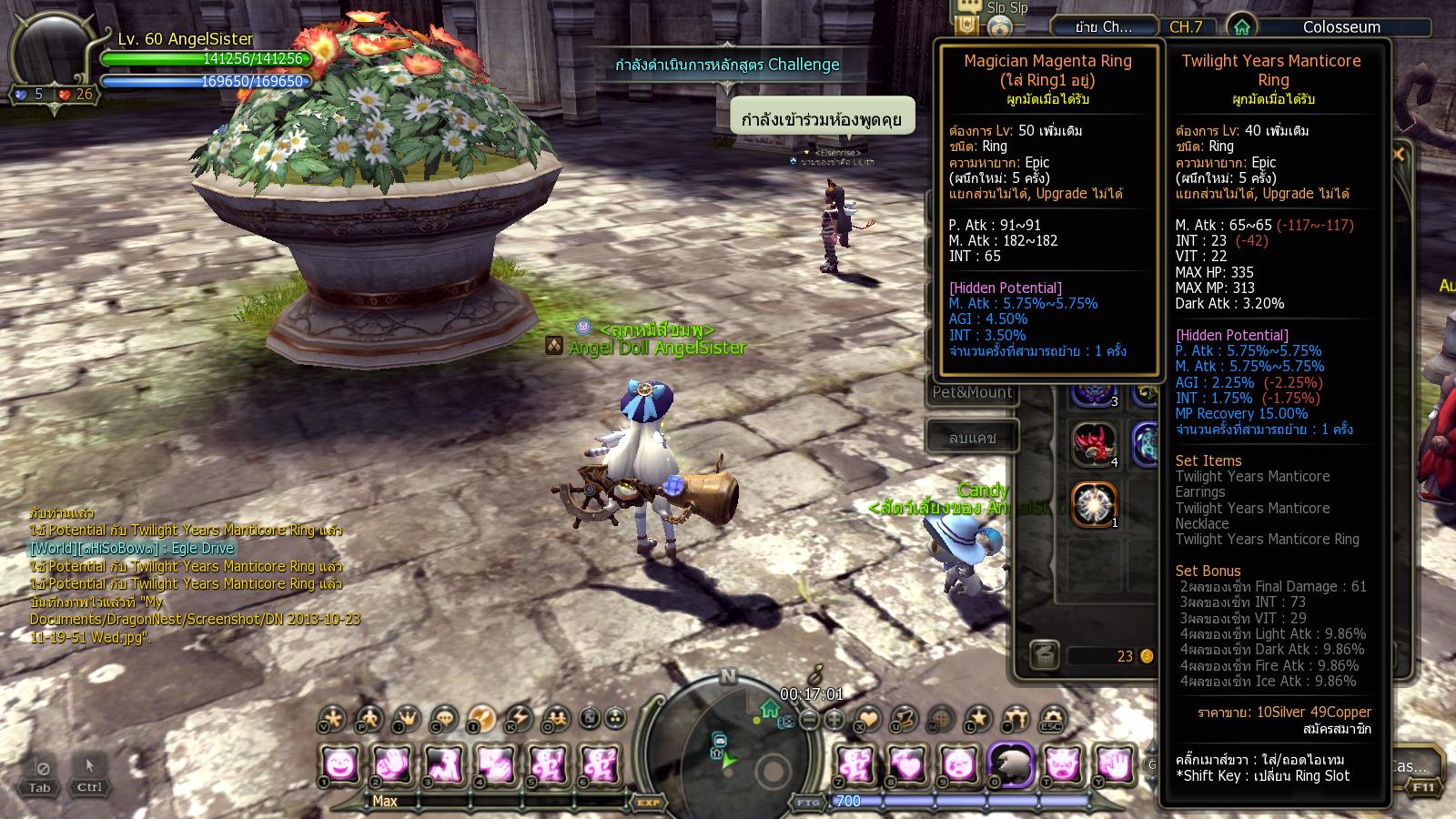Use the angry face emote slot
The image size is (1456, 819).
[x=1063, y=764]
